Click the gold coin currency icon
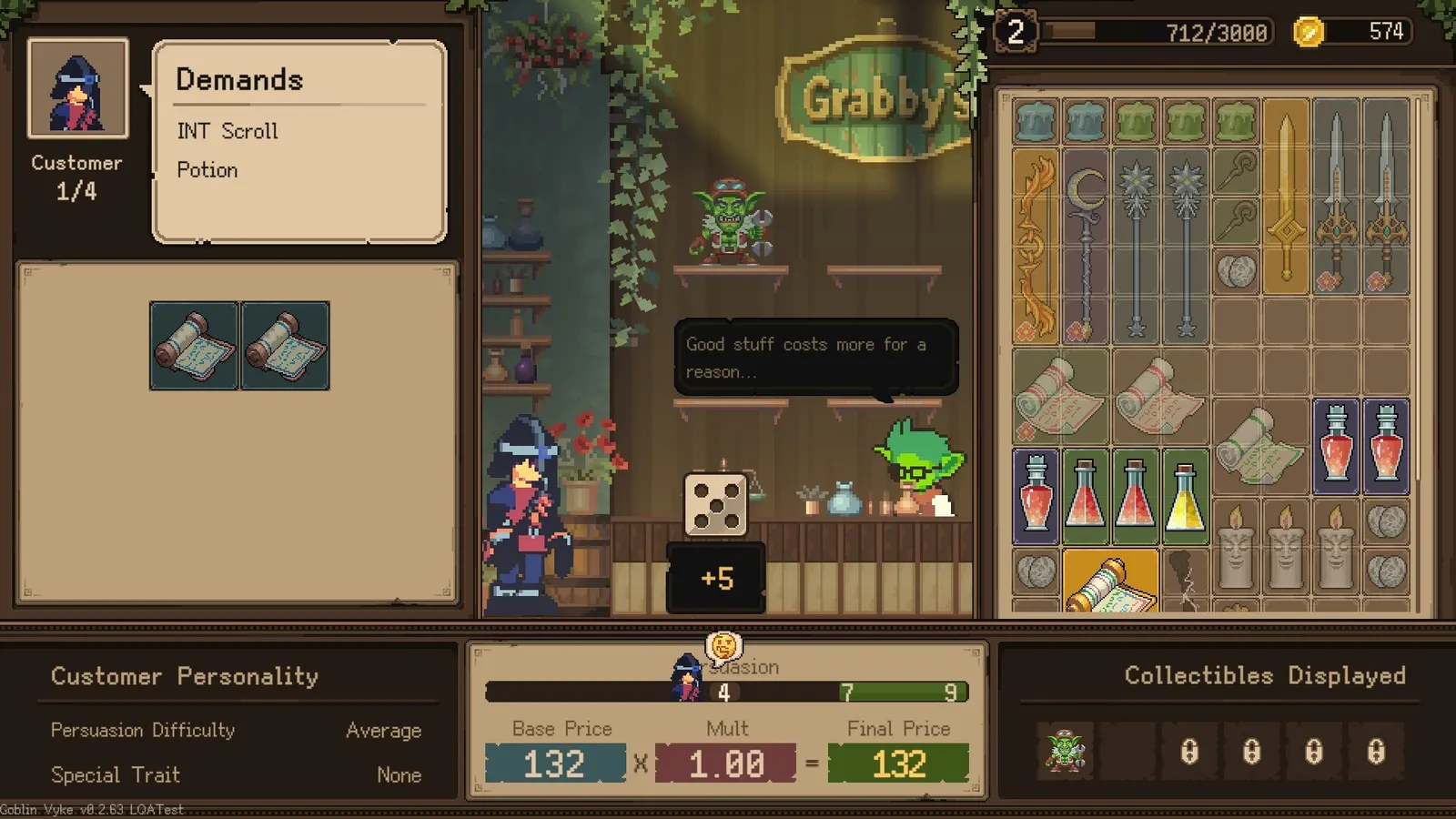Image resolution: width=1456 pixels, height=819 pixels. point(1308,32)
